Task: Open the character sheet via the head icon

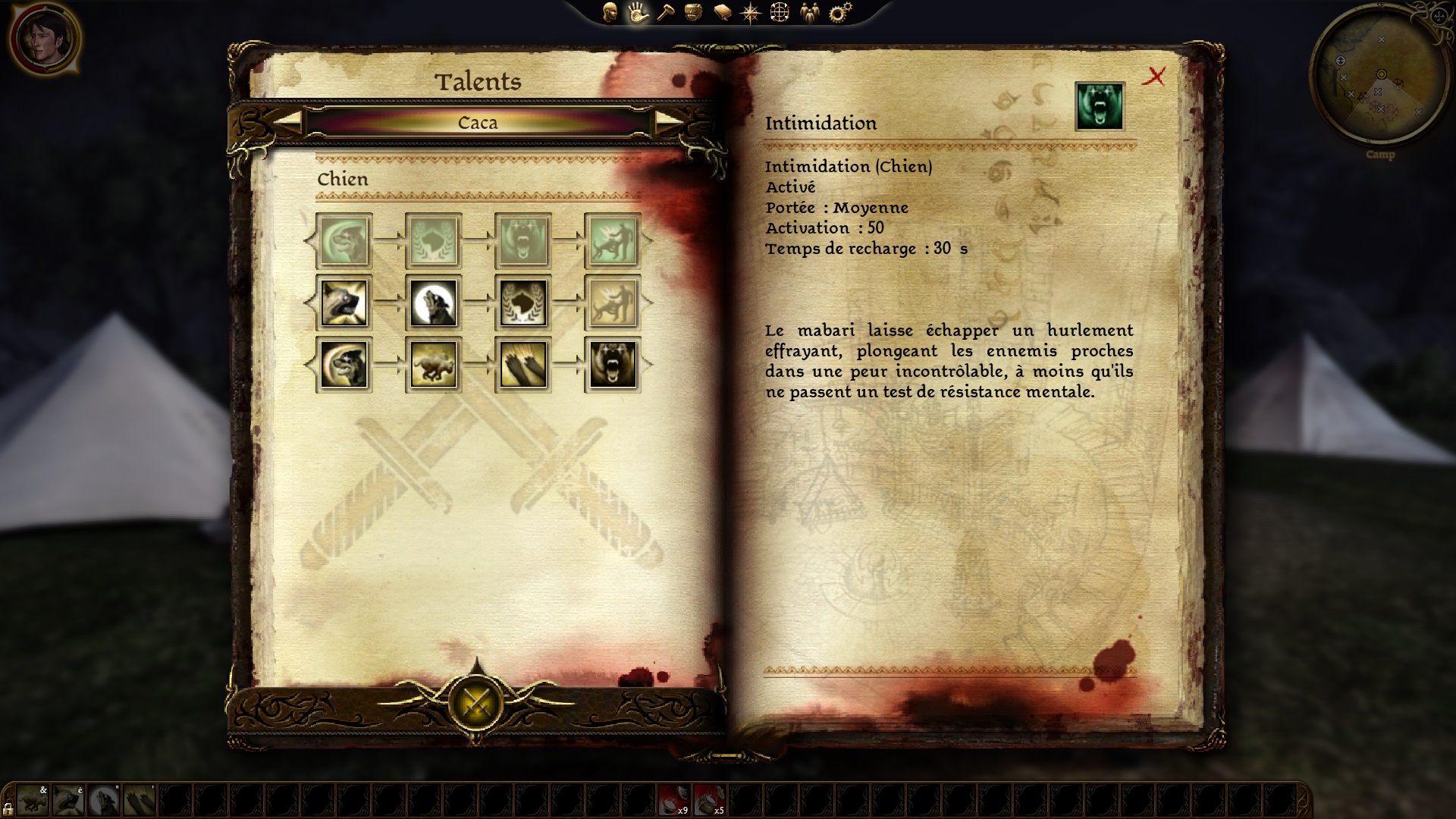Action: tap(610, 12)
